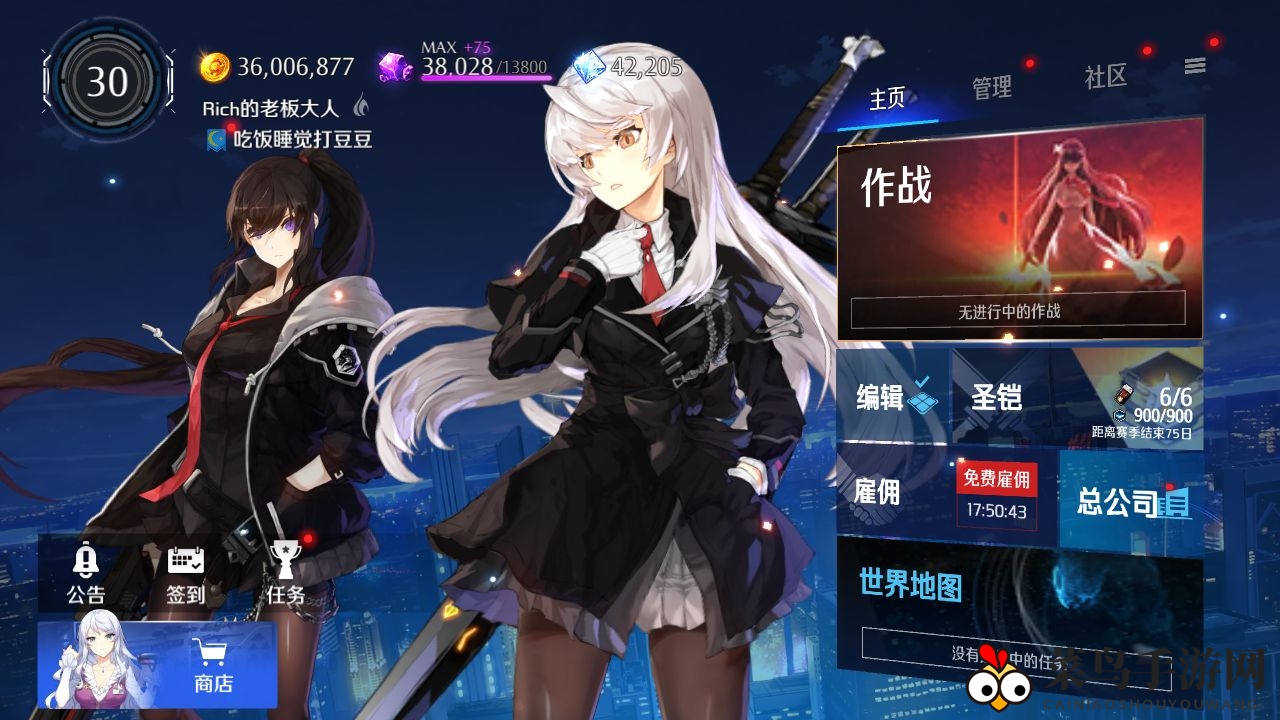Open the hamburger menu at top right
This screenshot has width=1280, height=720.
[1196, 66]
